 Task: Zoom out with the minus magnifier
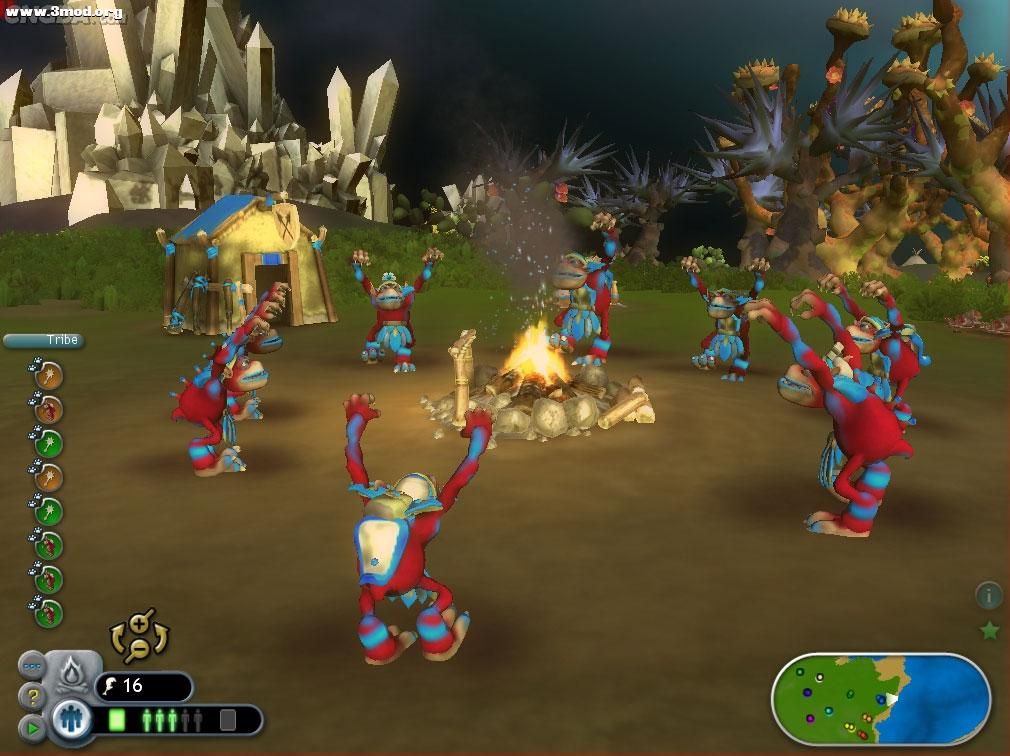139,649
